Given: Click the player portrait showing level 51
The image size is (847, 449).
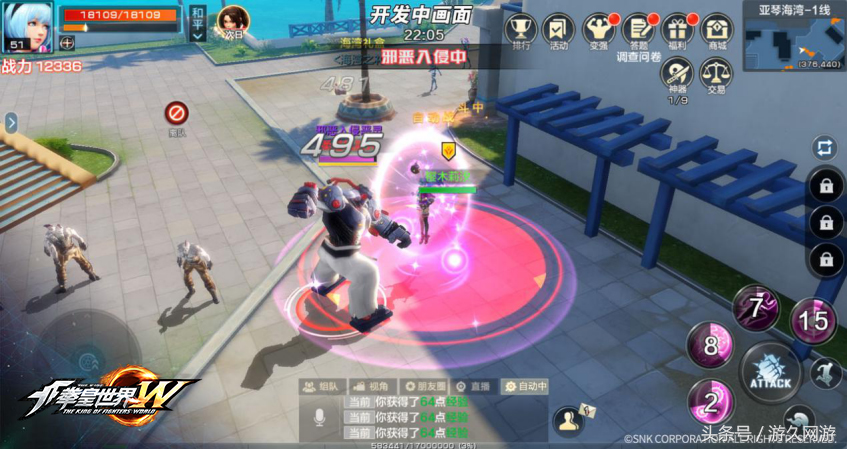Looking at the screenshot, I should 27,25.
